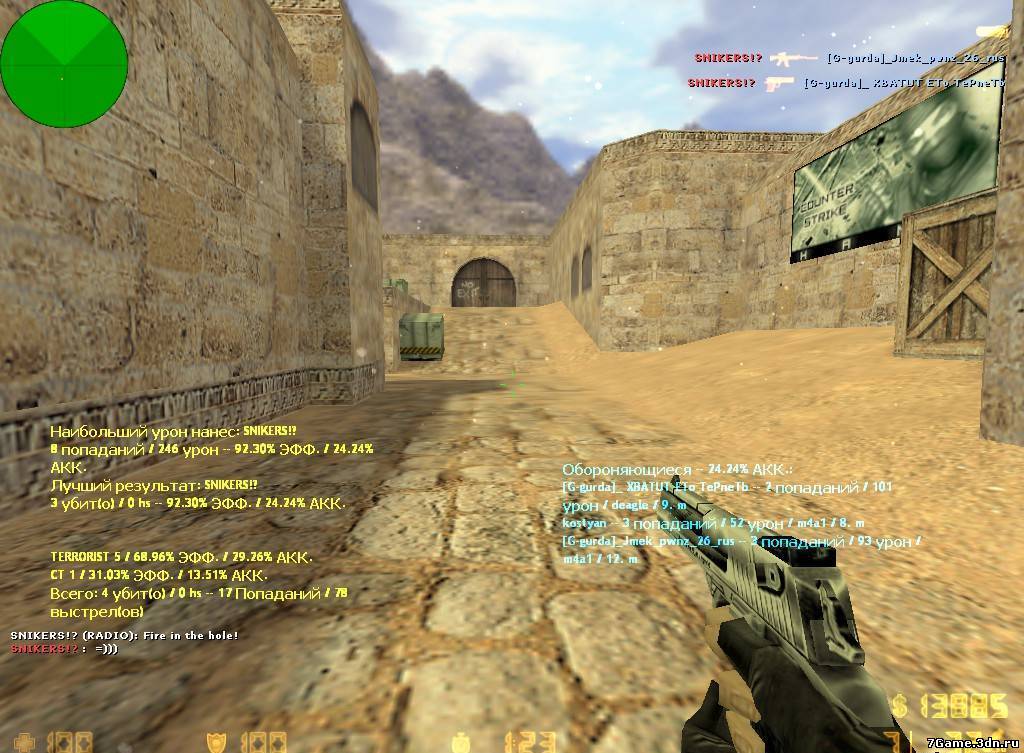Select the pistol icon in the kill feed
1024x753 pixels.
(779, 83)
